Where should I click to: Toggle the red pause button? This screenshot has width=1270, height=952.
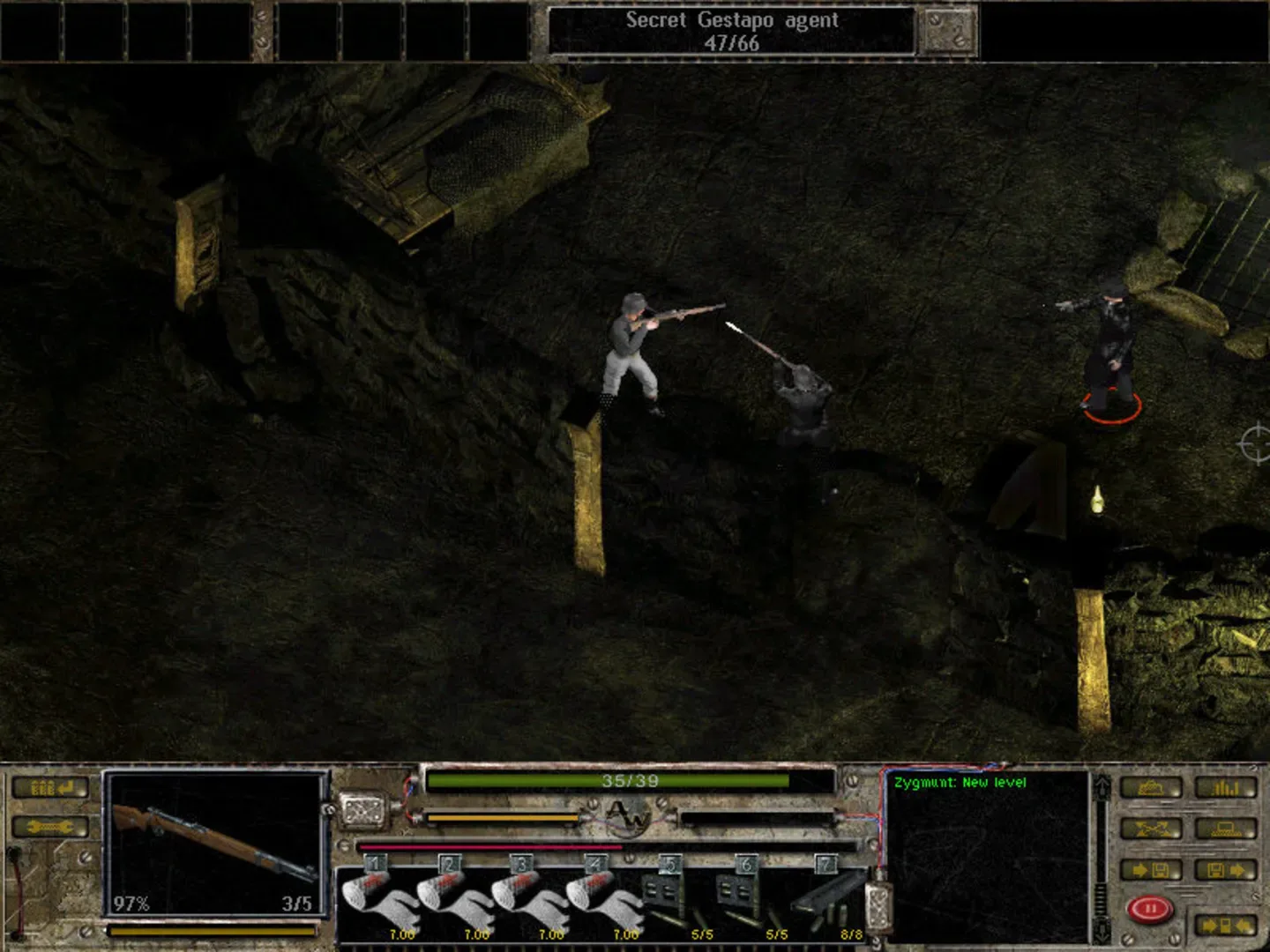(1149, 908)
